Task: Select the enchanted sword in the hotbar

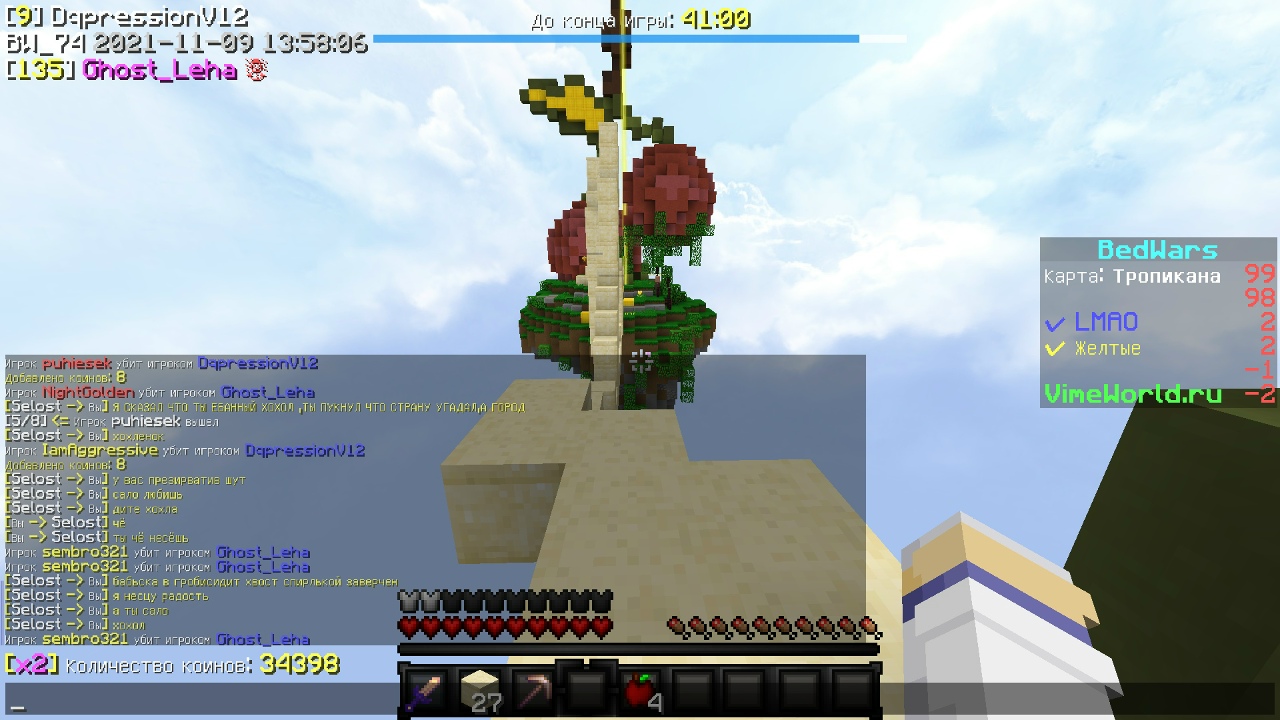Action: click(423, 690)
